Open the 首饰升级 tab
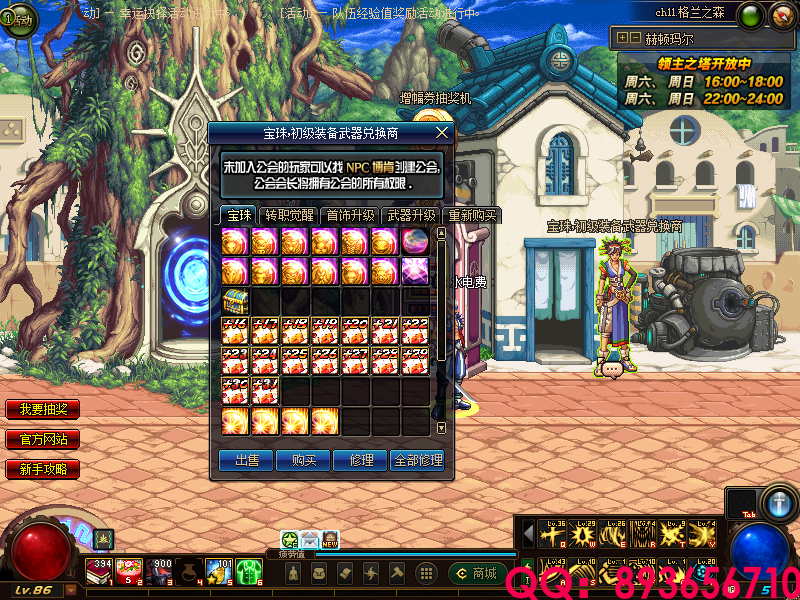 (350, 215)
